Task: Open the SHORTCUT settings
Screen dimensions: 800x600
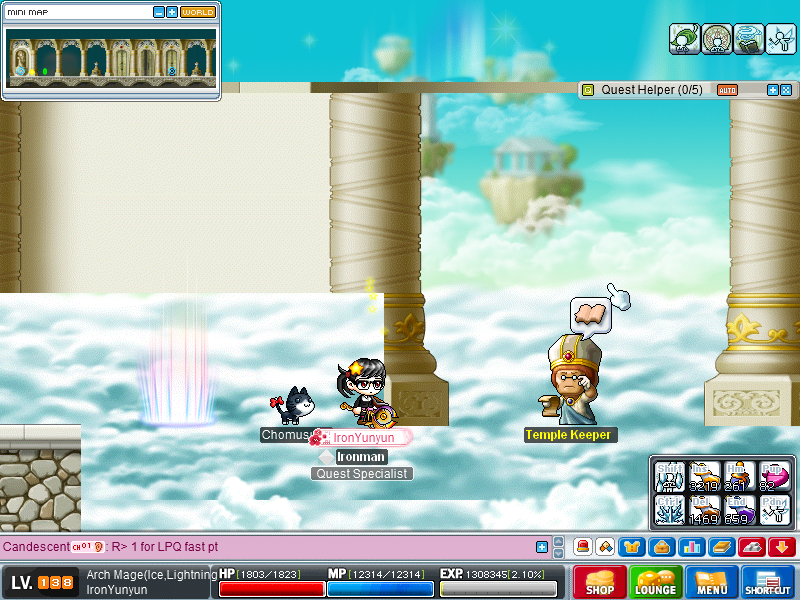Action: pos(768,583)
